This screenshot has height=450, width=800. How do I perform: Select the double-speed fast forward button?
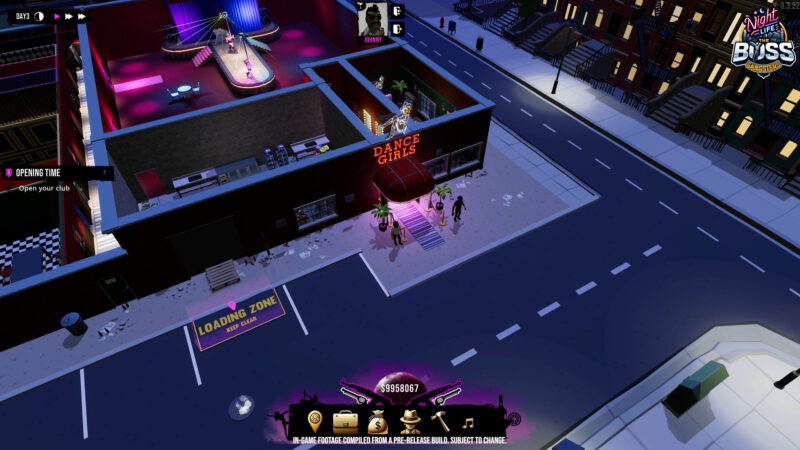(x=69, y=16)
